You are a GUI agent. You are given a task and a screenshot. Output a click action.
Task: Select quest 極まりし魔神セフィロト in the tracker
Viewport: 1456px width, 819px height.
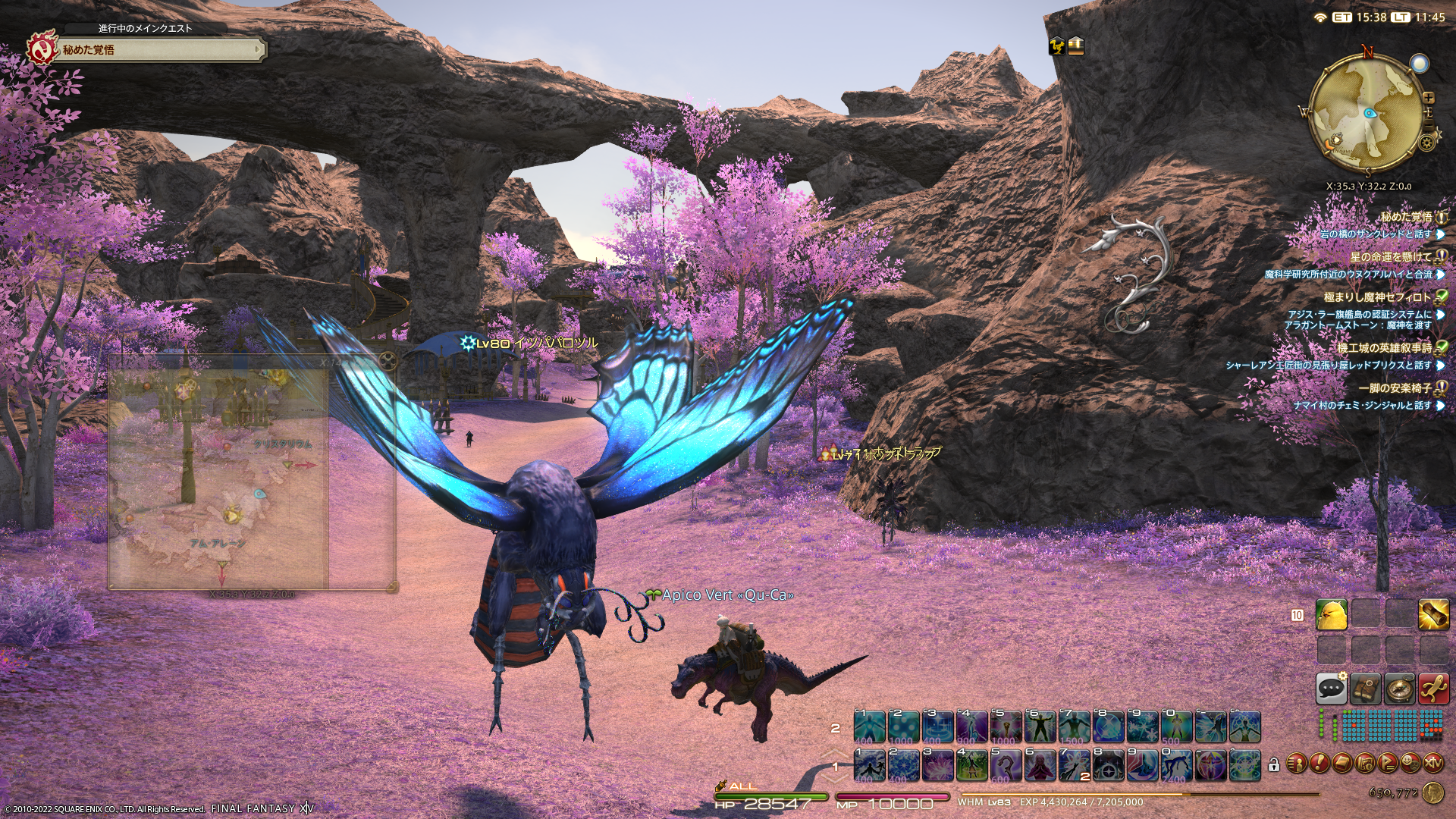point(1377,297)
